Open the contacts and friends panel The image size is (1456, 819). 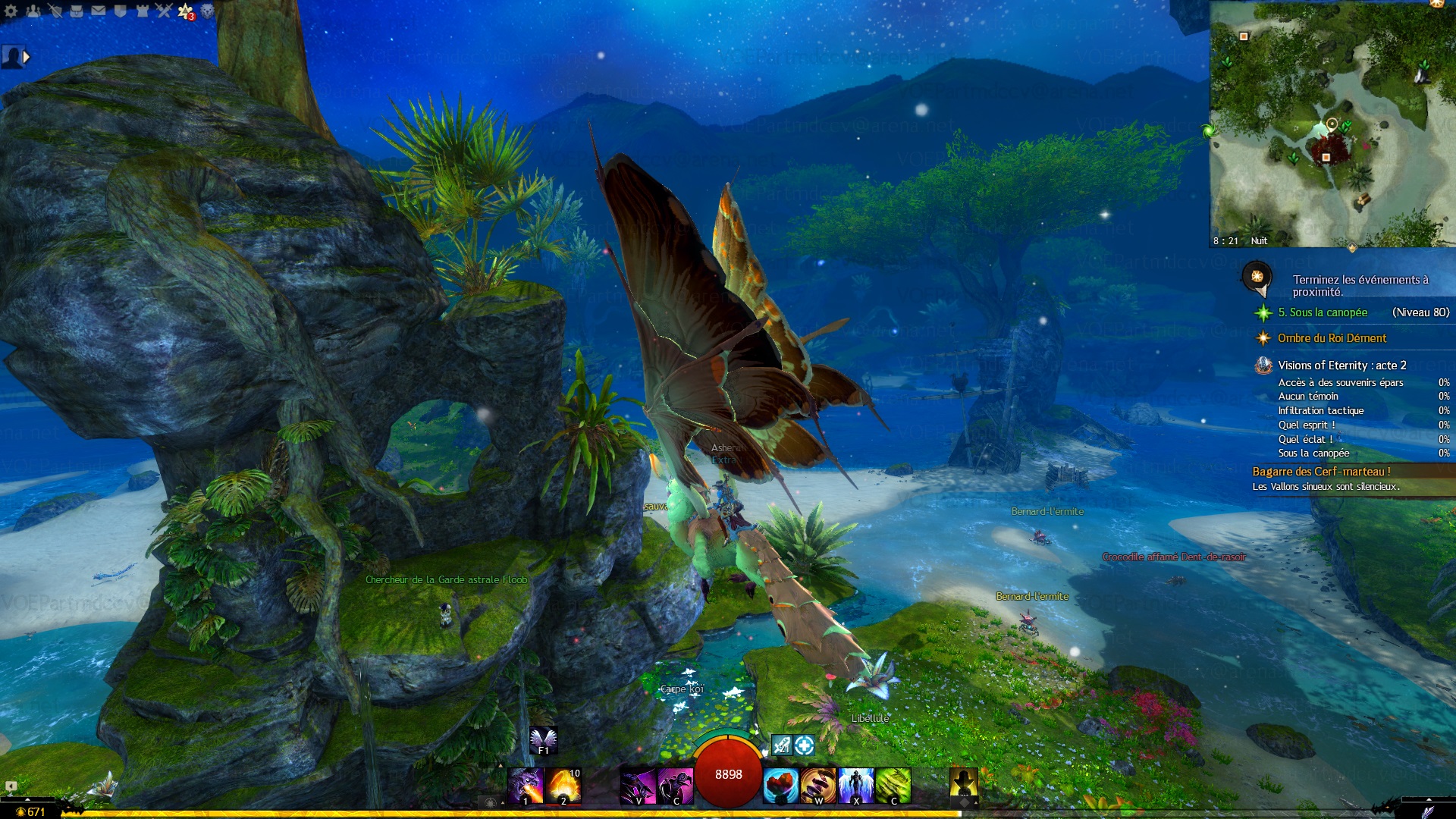[x=33, y=11]
